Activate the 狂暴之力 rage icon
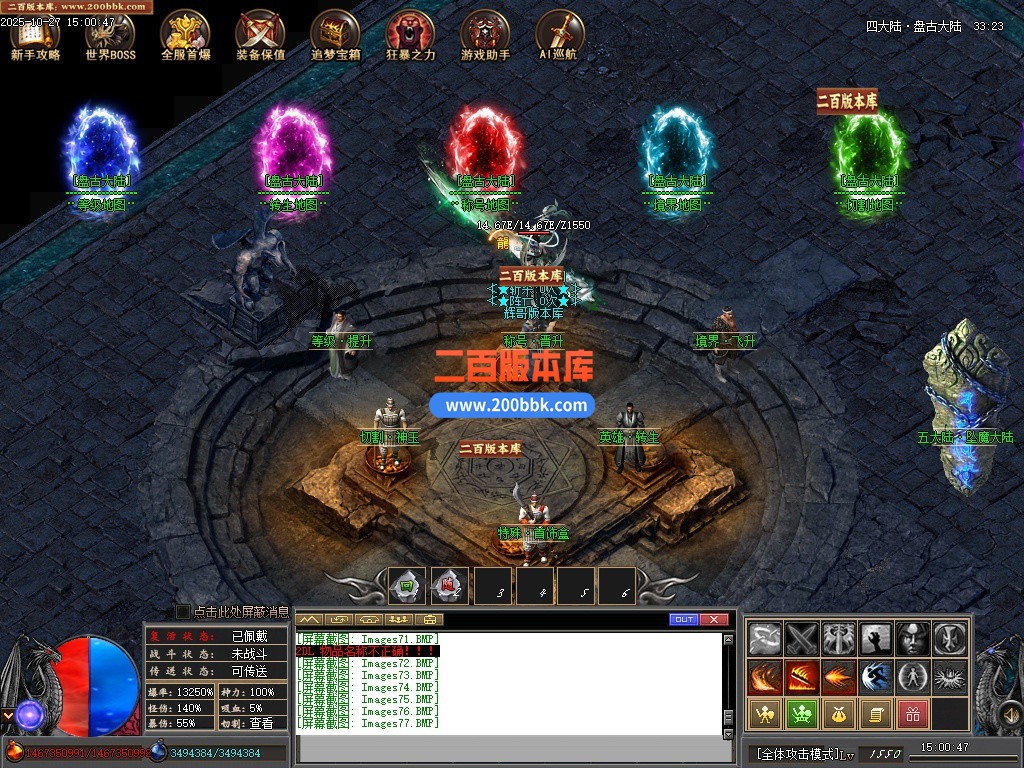 coord(410,35)
